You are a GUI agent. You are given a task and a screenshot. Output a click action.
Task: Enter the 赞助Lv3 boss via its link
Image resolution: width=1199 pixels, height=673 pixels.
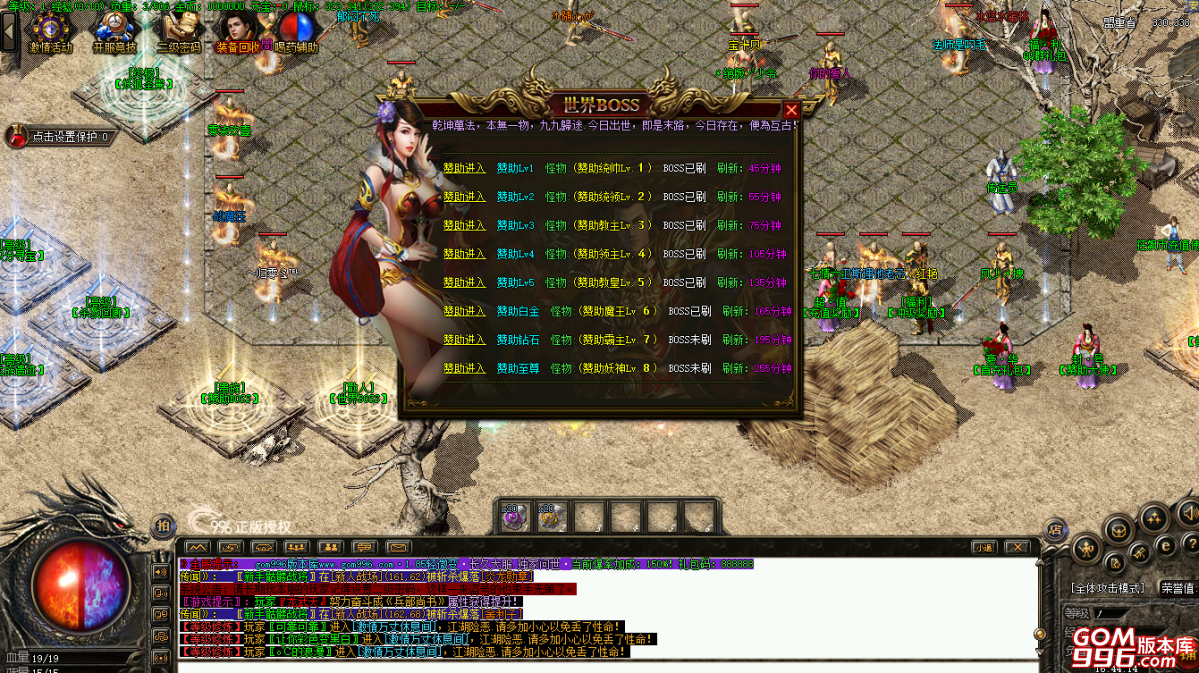pos(464,225)
